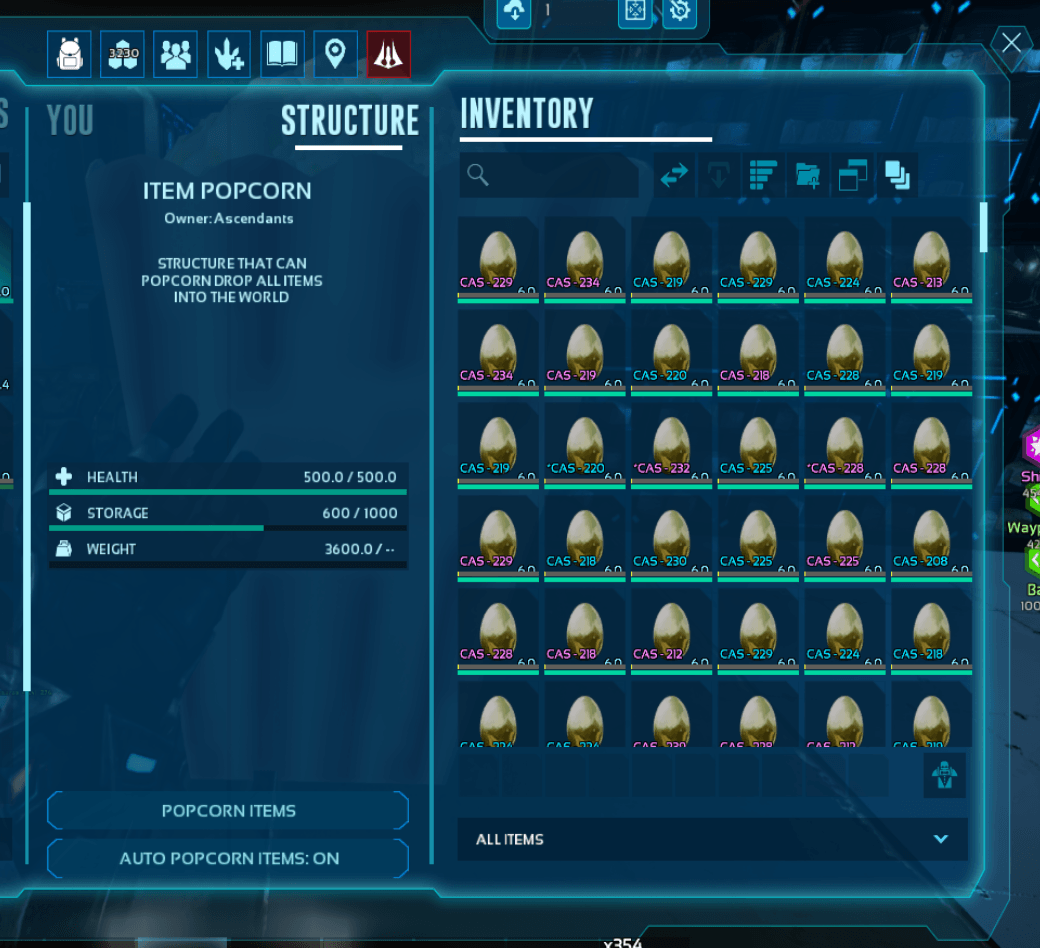1040x948 pixels.
Task: Pick the egg labeled CAS - 208
Action: pos(931,538)
